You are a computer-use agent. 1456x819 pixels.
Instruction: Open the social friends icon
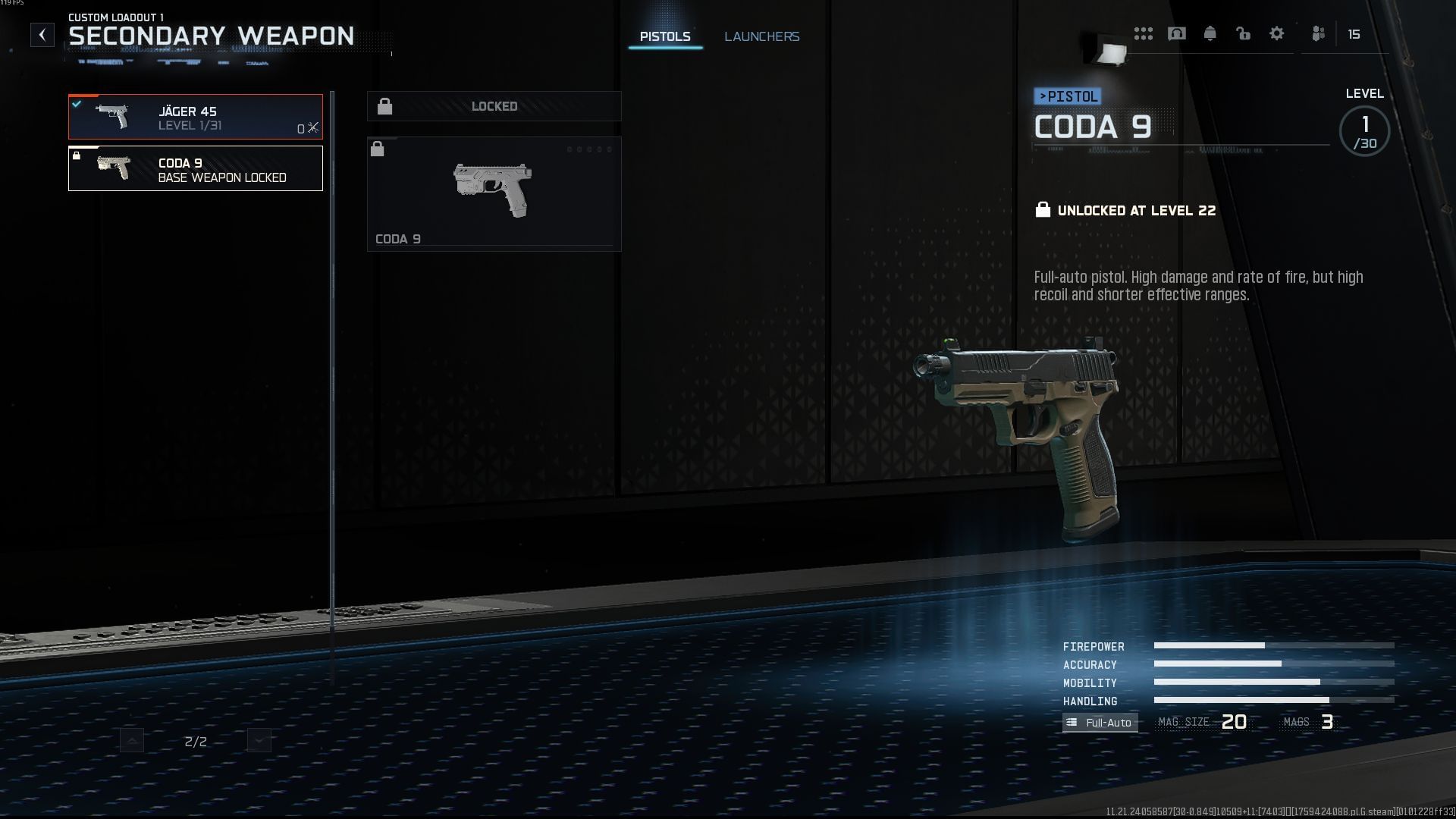[1319, 34]
